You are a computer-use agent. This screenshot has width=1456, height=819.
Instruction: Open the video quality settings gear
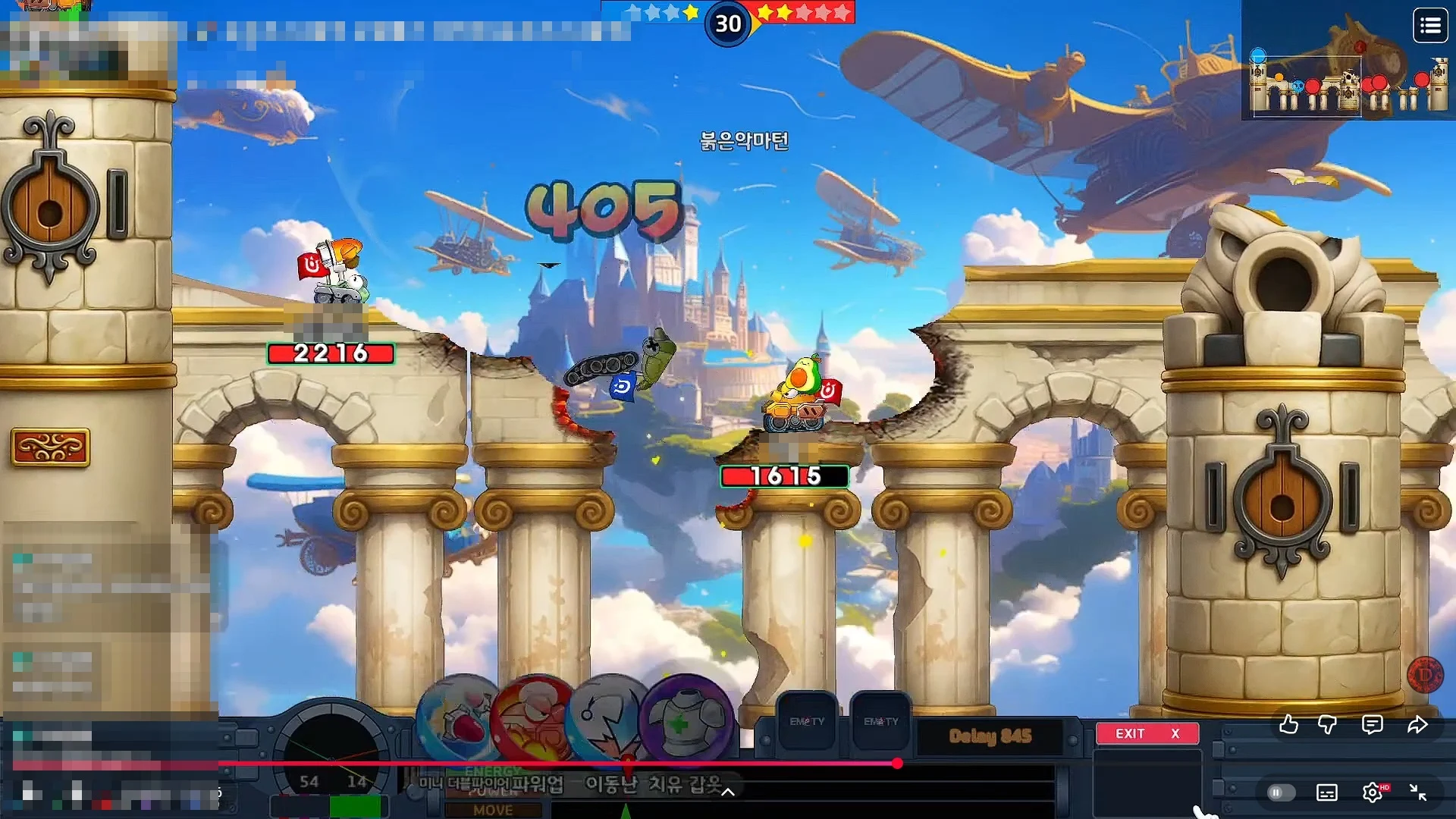pyautogui.click(x=1373, y=792)
